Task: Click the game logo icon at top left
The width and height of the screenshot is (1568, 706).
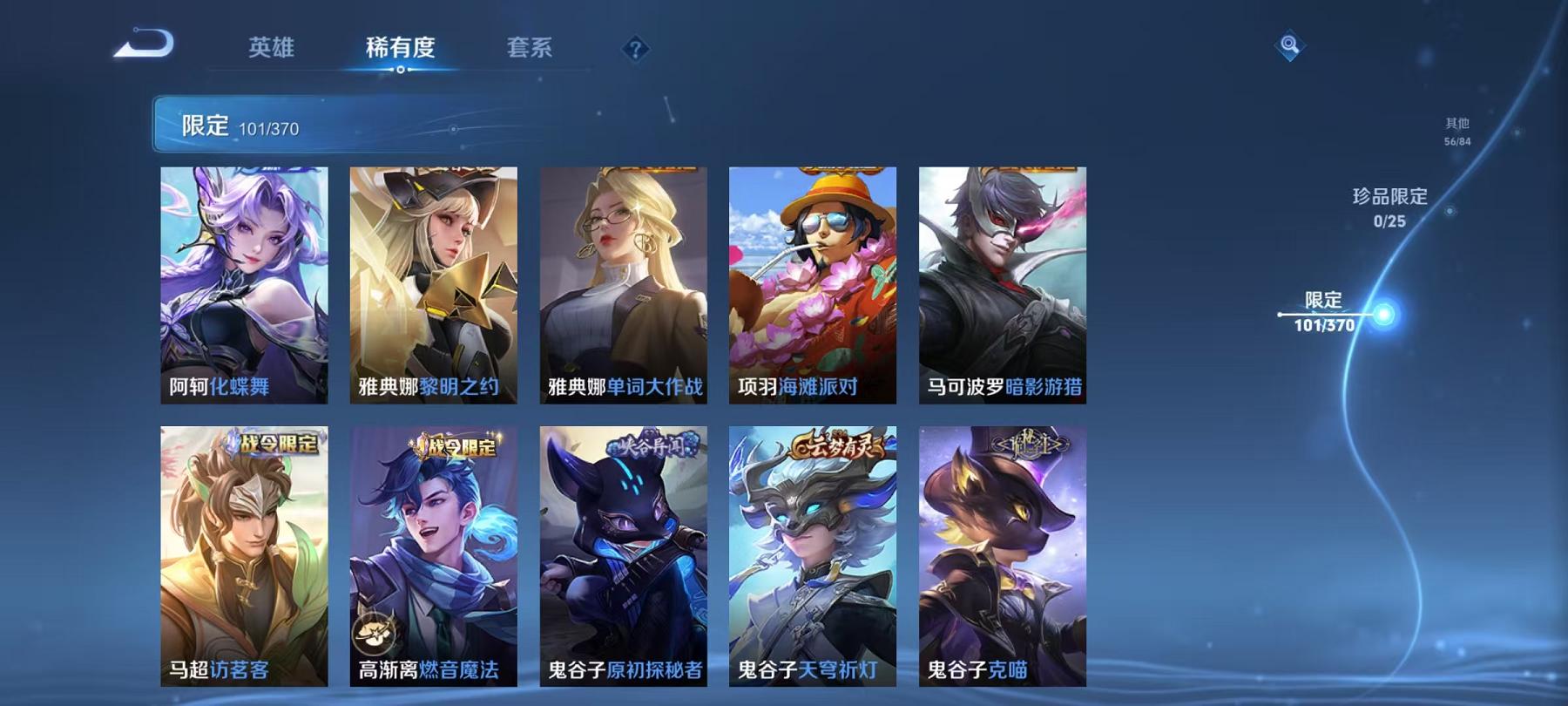Action: (x=142, y=41)
